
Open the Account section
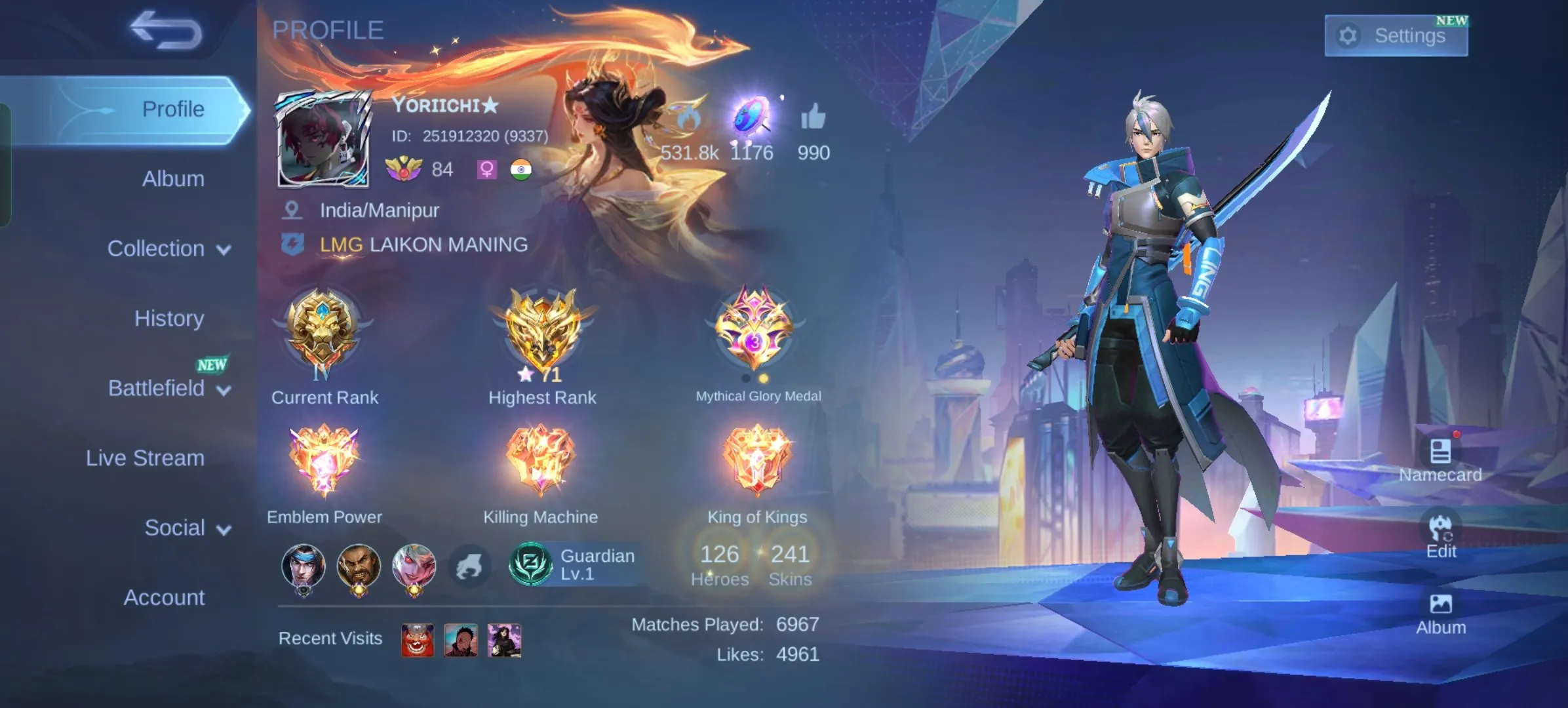(x=165, y=597)
